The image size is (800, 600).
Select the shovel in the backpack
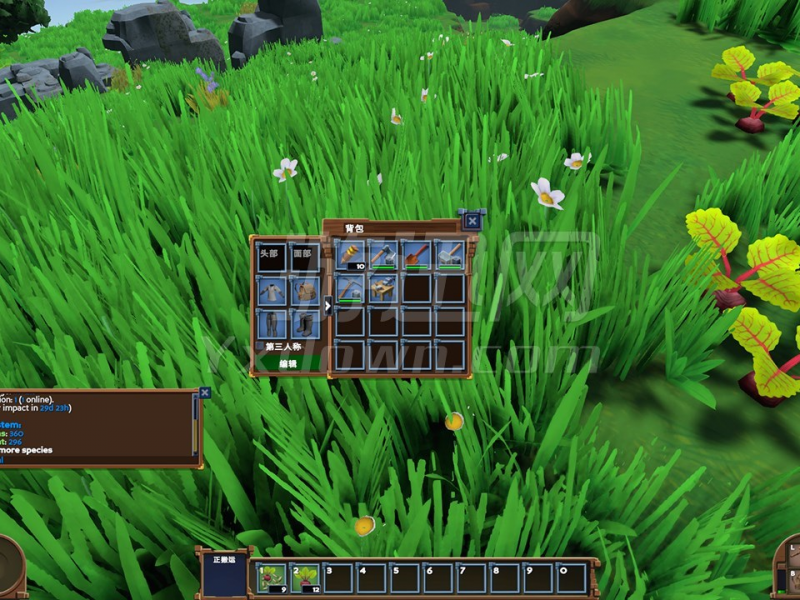(x=417, y=255)
